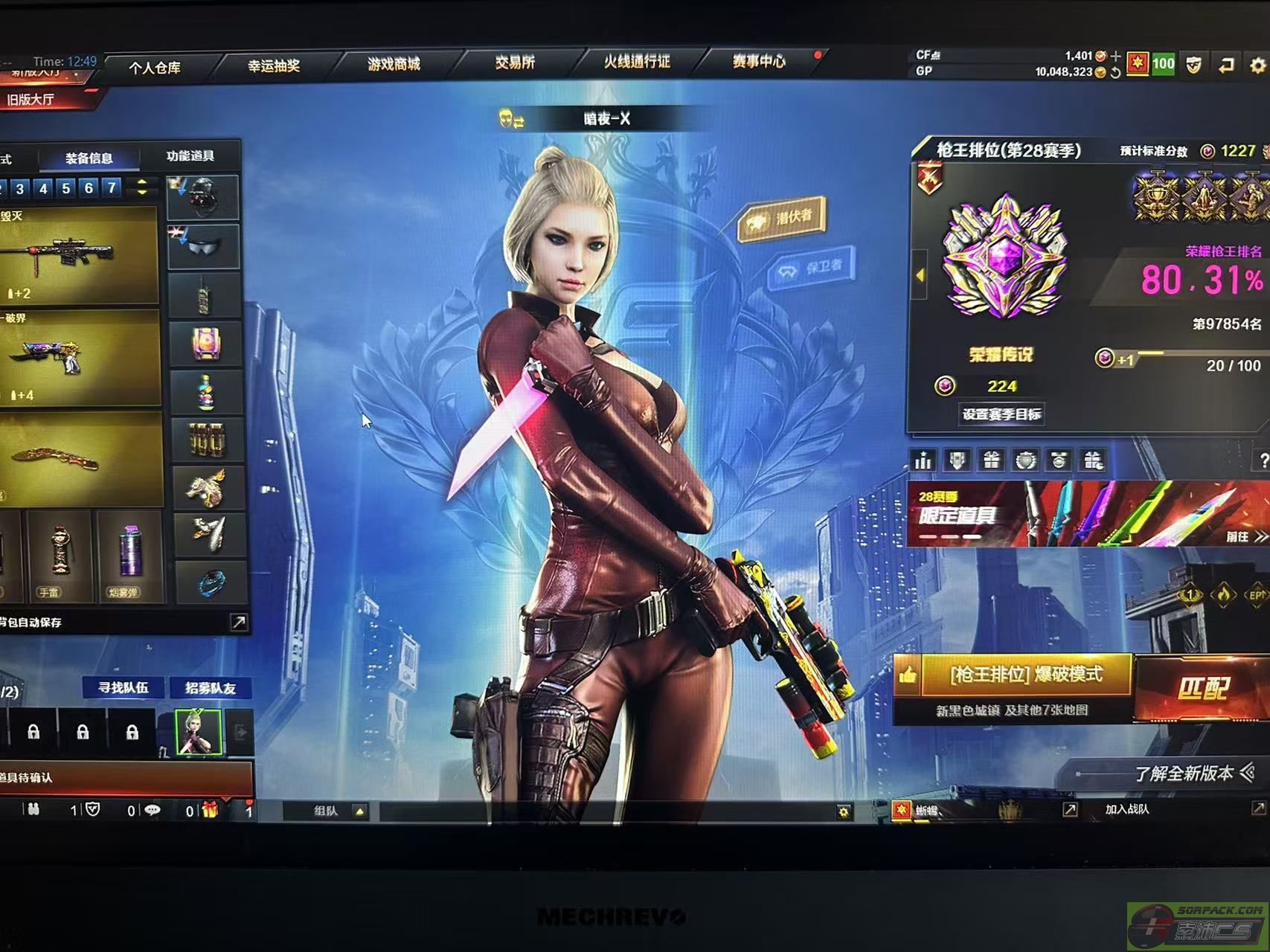Open the 游戏商城 game shop

click(394, 64)
